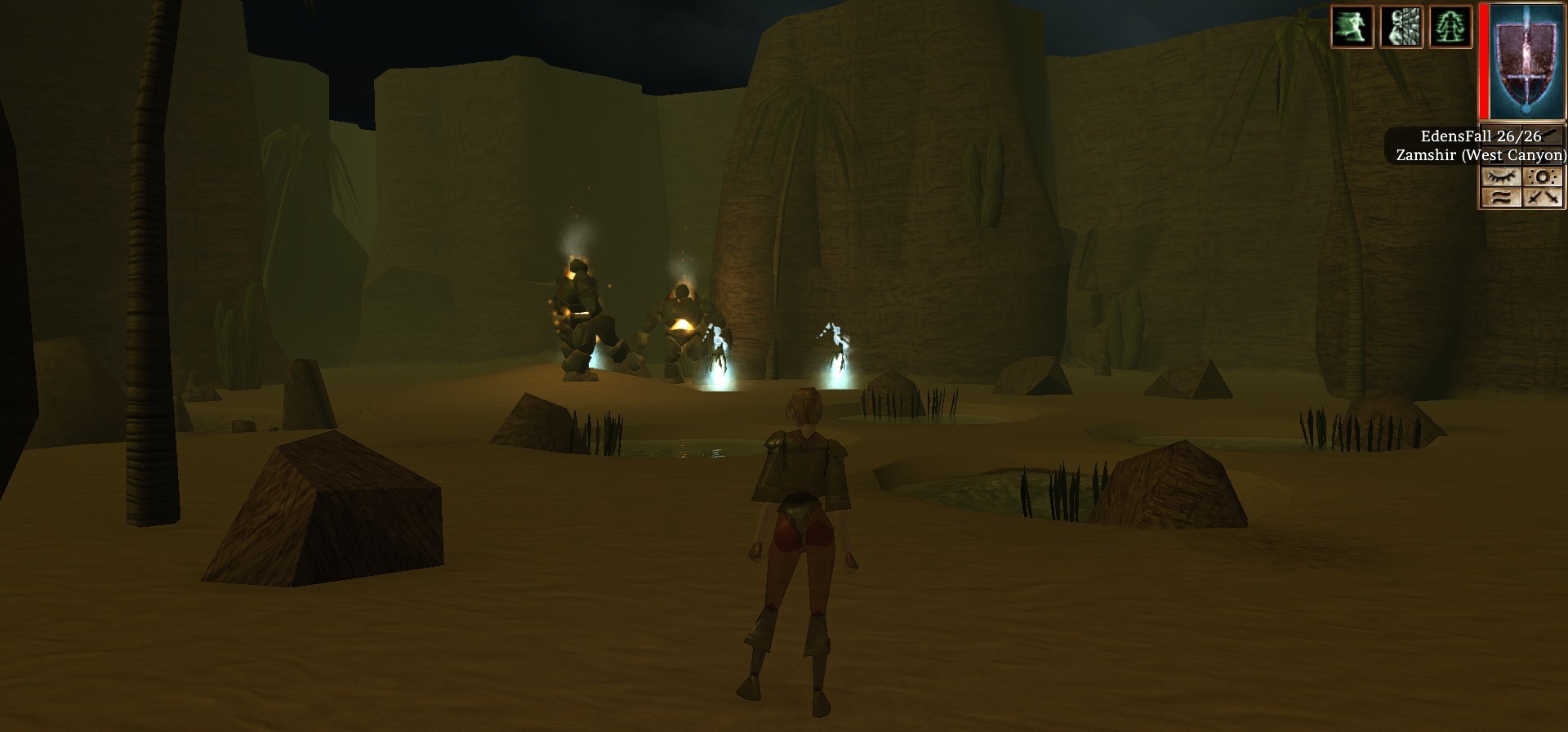Click the green running figure effect icon

coord(1352,26)
